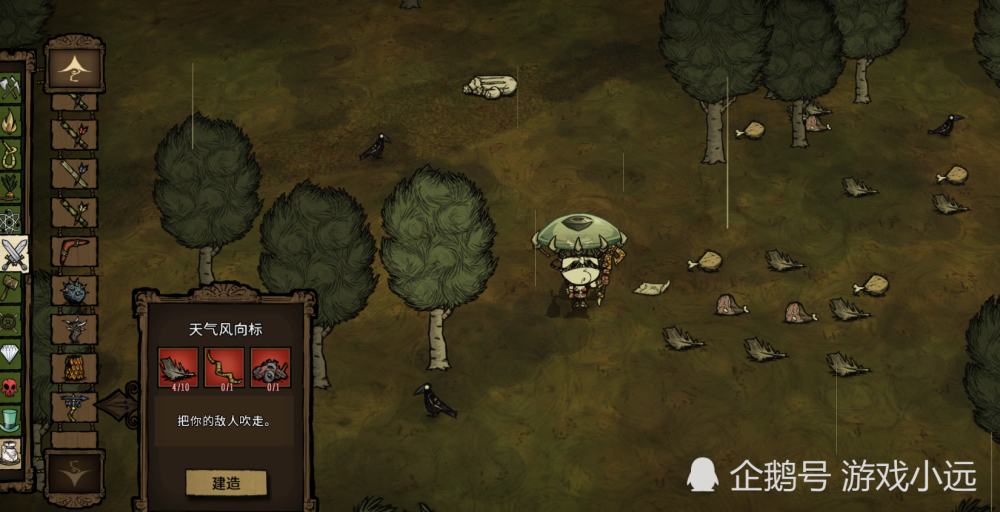Open the Survival tab with rope trap
The height and width of the screenshot is (512, 1000).
tap(11, 155)
